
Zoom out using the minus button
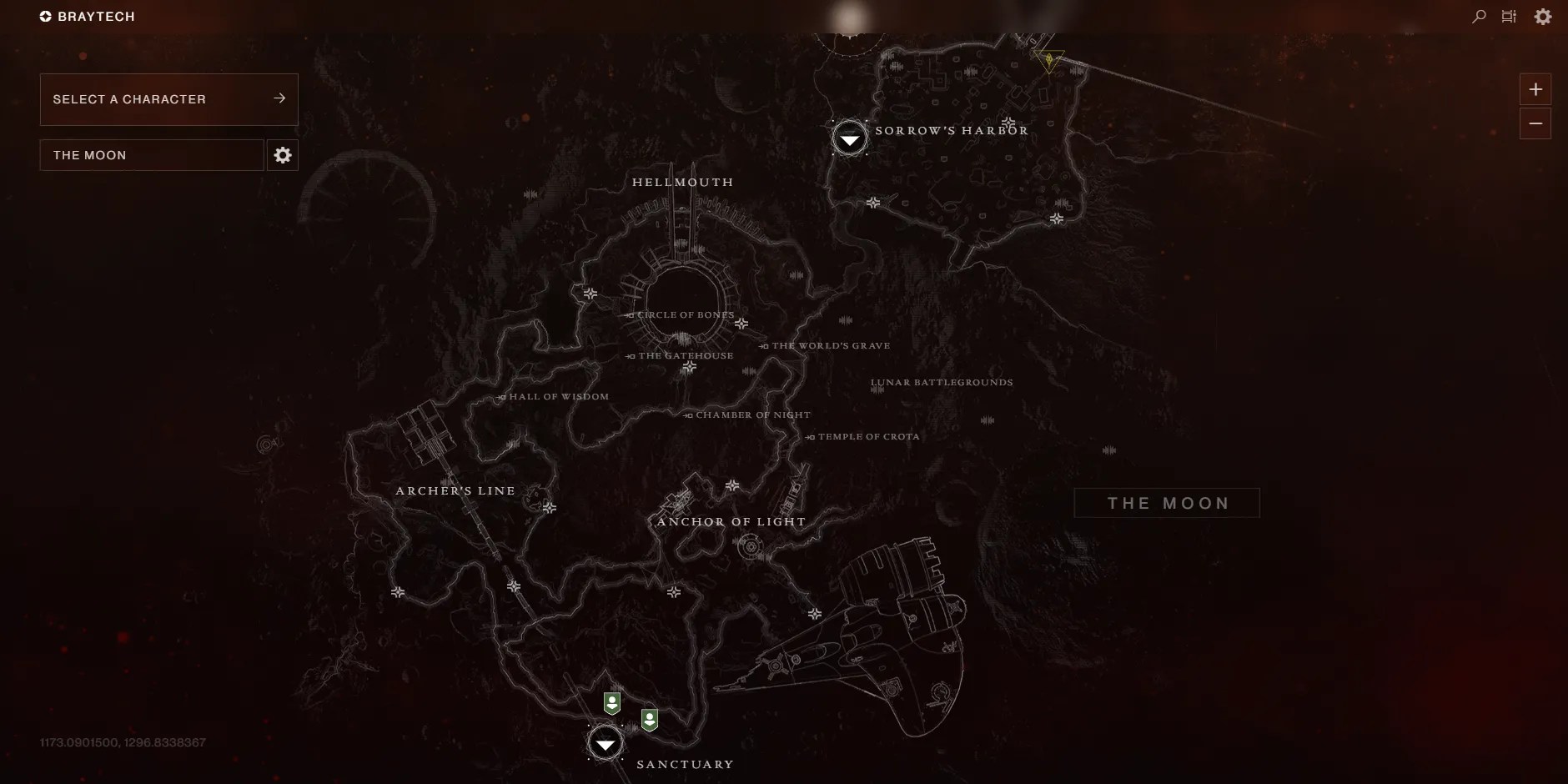1535,123
